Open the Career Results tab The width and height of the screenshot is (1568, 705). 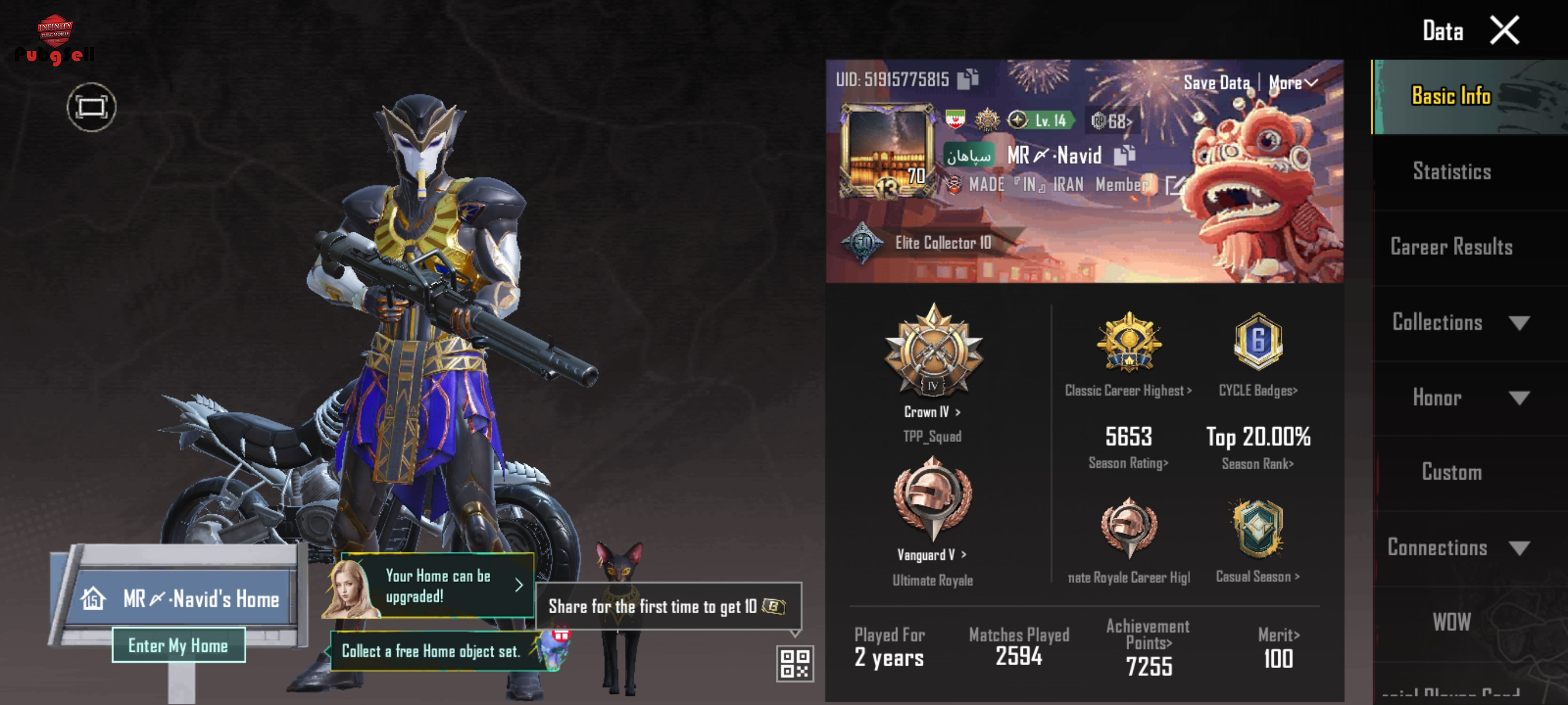(x=1452, y=247)
